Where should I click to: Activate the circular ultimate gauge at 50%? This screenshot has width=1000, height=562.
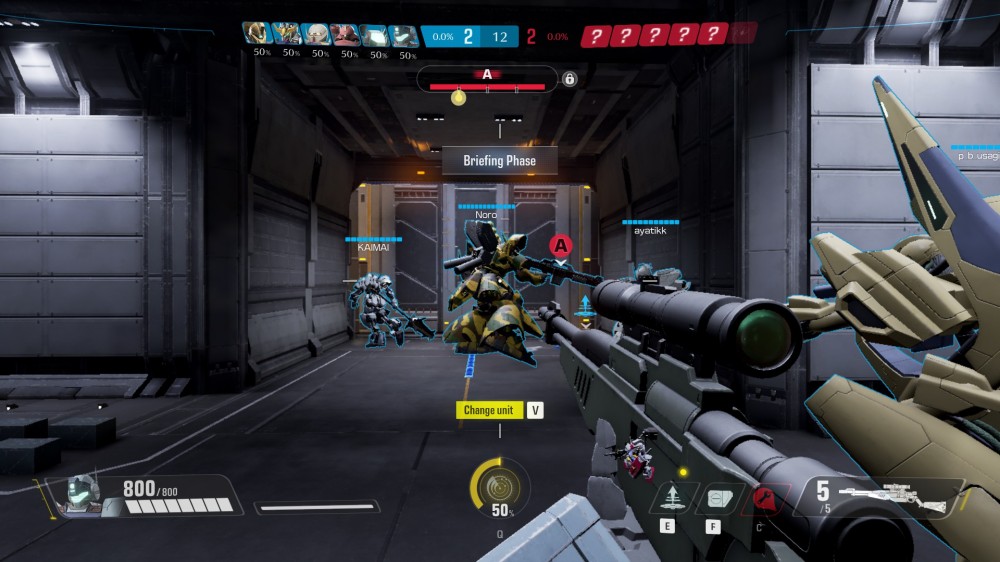click(499, 487)
